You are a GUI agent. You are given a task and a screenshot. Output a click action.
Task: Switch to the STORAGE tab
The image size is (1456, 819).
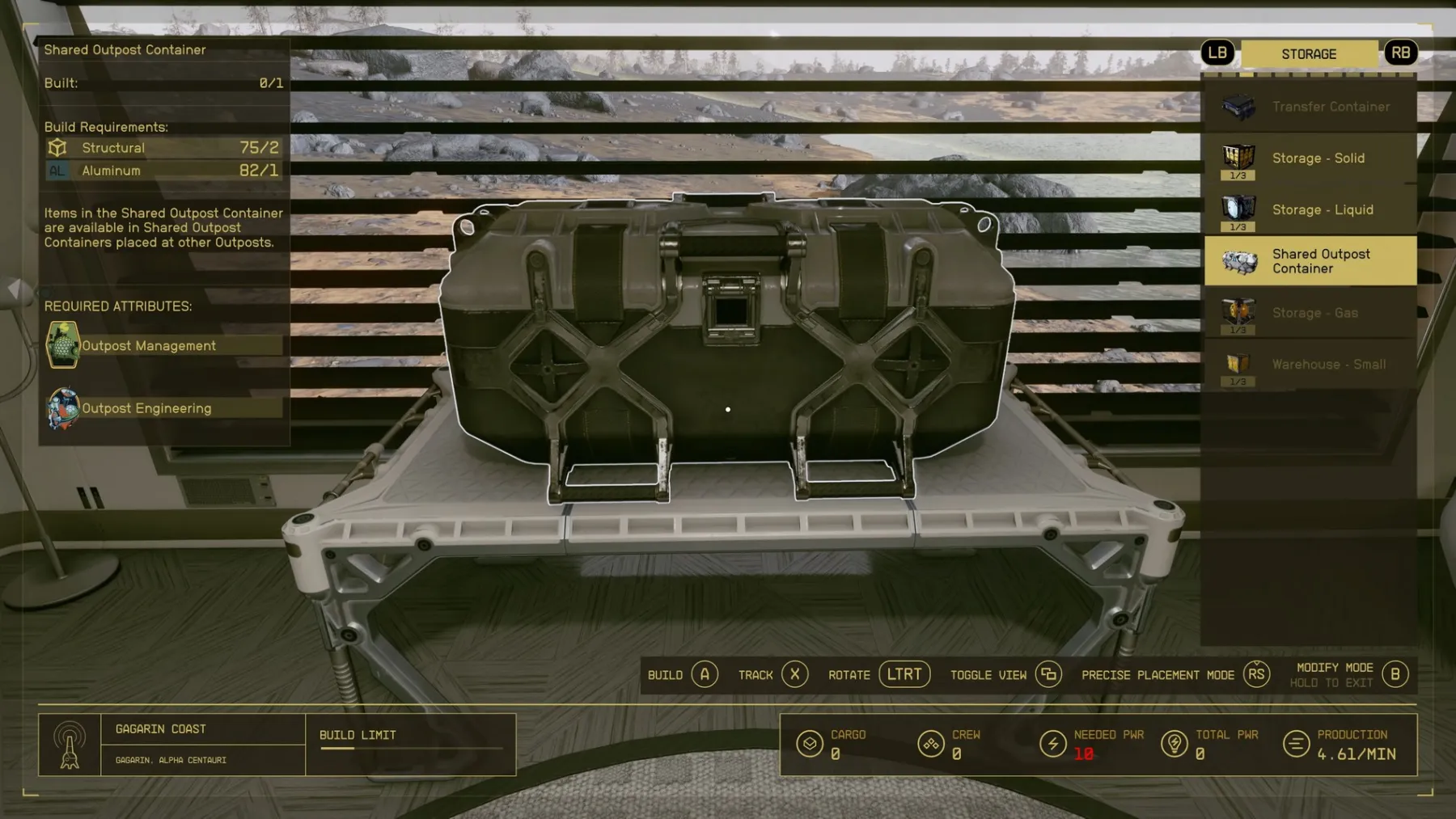point(1310,53)
